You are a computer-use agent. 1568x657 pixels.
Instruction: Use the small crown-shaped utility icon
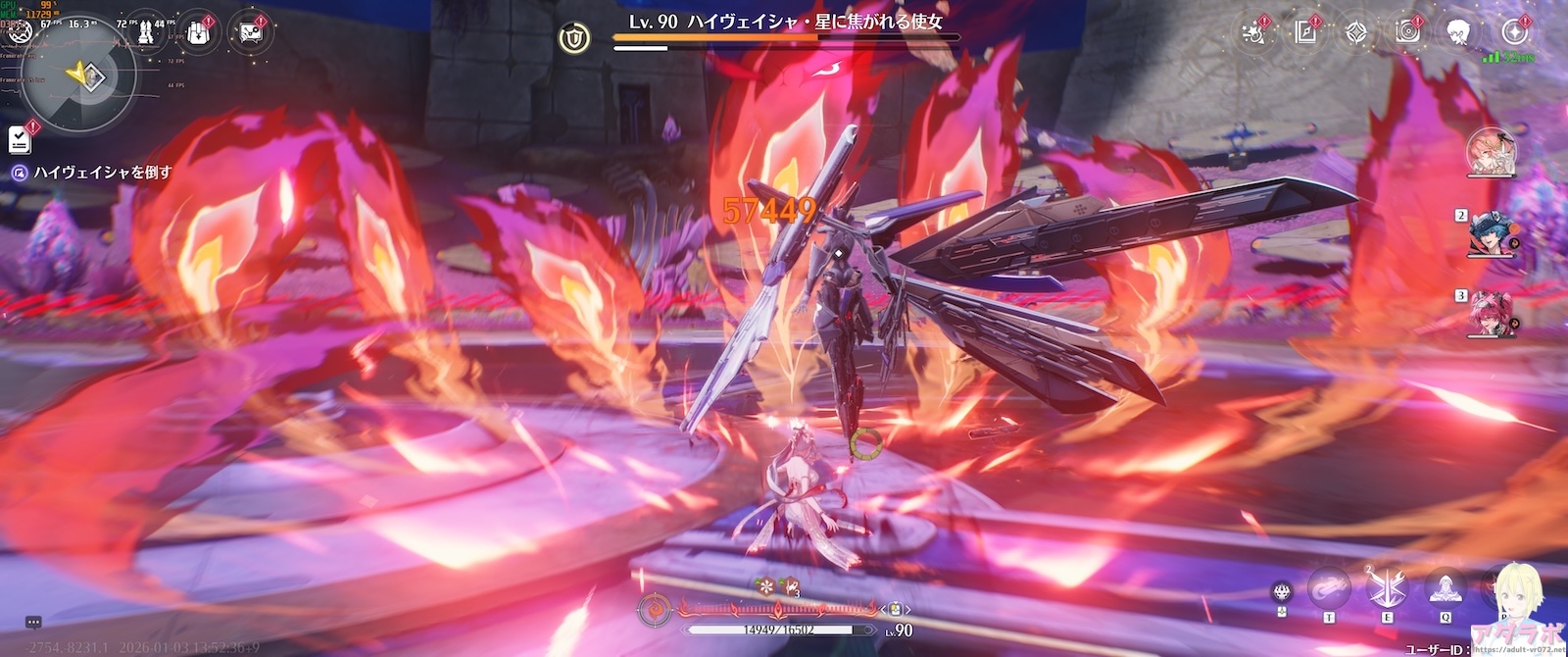point(1282,591)
